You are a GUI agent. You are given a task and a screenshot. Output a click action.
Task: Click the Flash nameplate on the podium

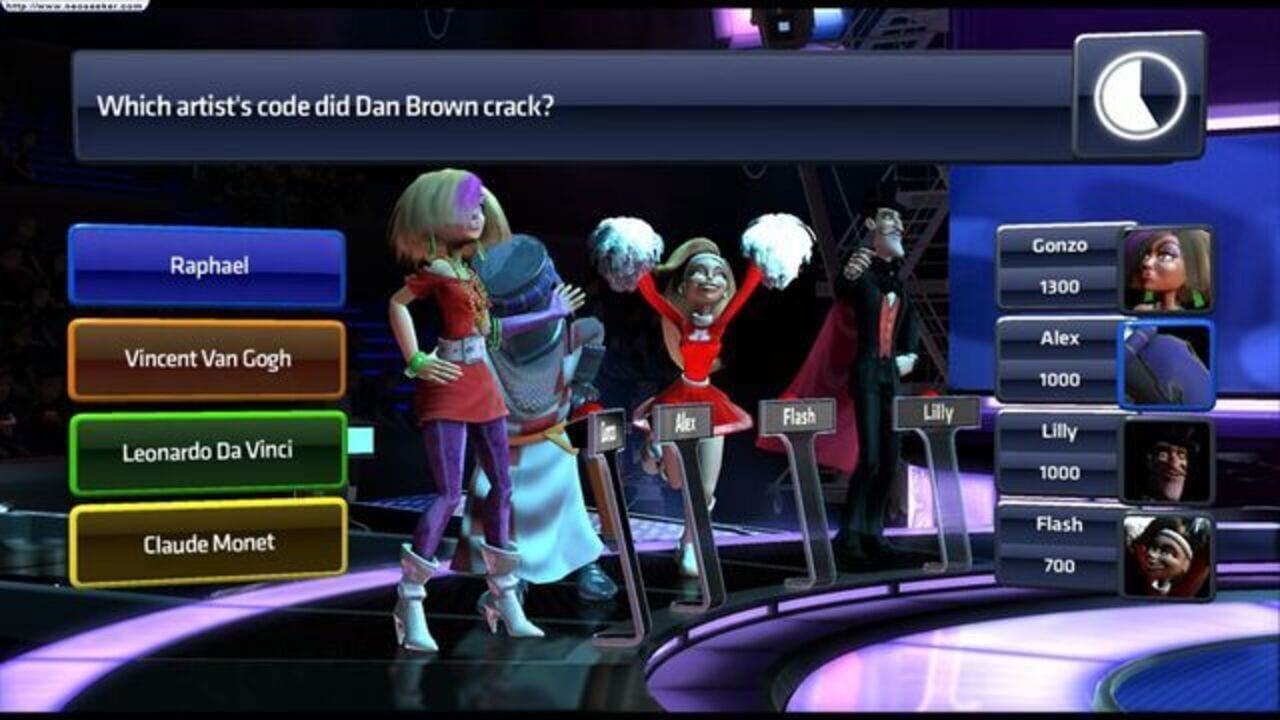(798, 415)
